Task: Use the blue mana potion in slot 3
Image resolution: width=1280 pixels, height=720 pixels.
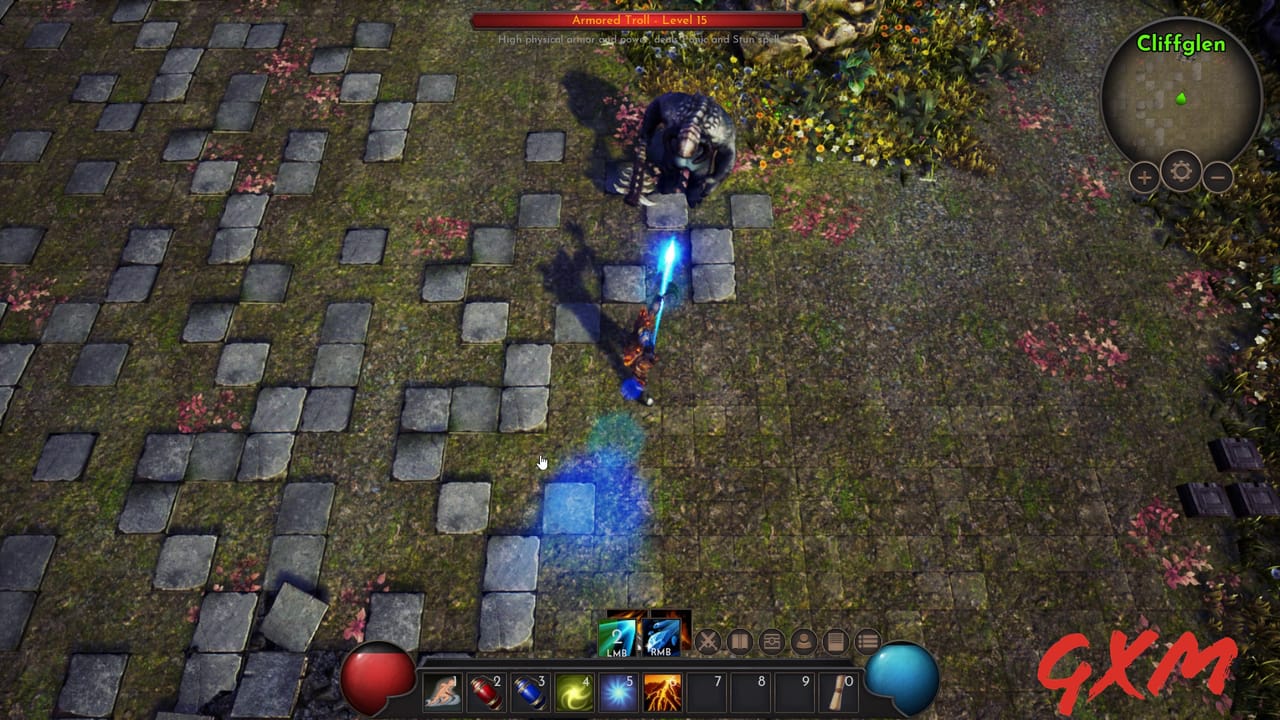Action: point(531,691)
